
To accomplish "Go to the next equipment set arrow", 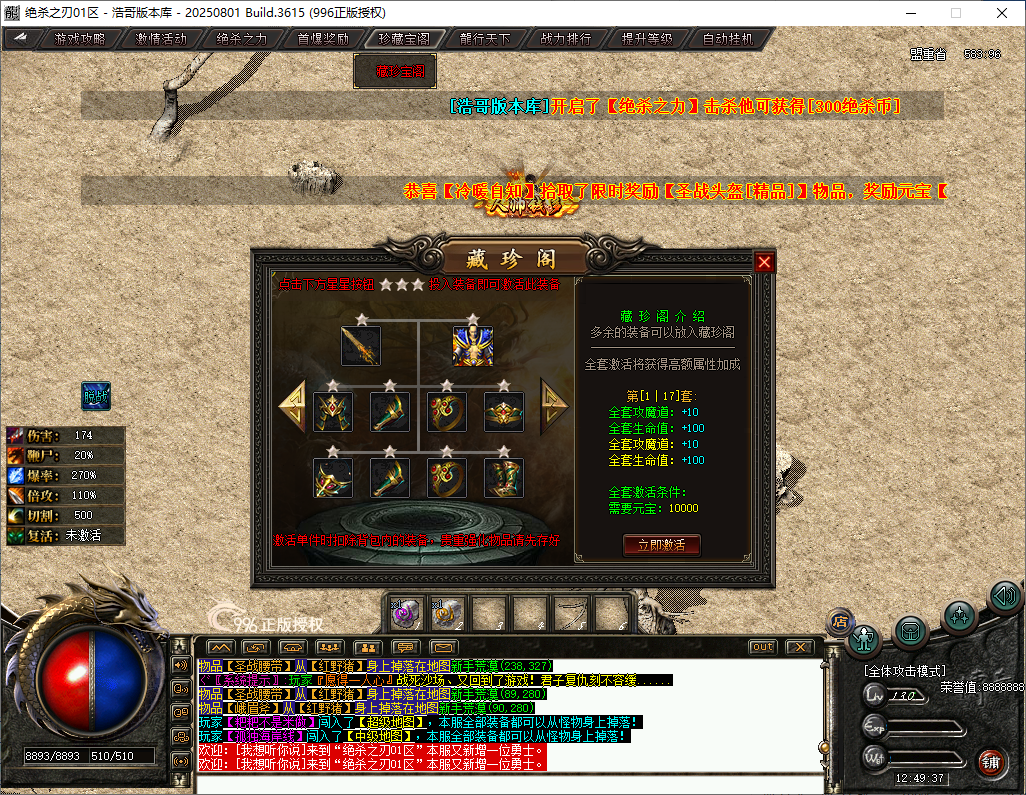I will pos(554,405).
